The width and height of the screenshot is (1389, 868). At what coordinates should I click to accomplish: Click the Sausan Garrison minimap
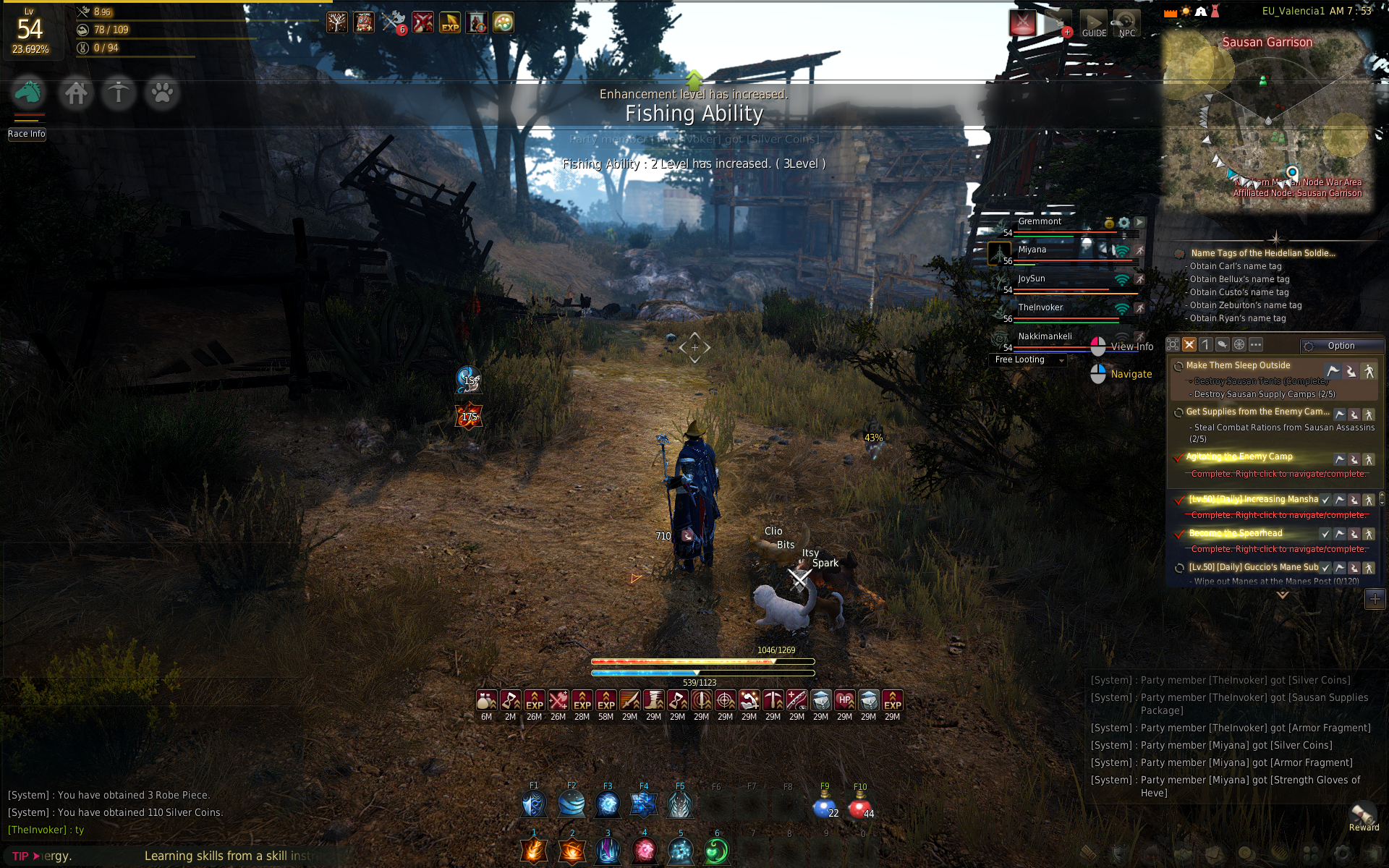tap(1267, 123)
